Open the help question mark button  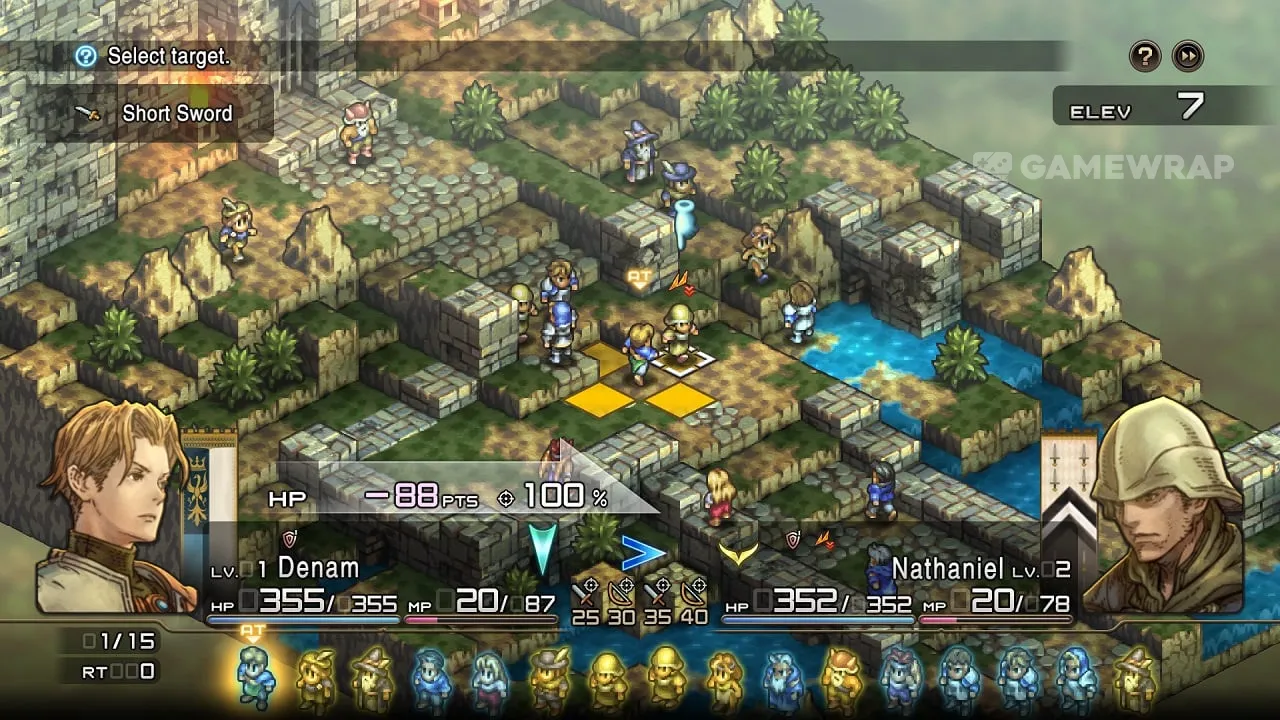1145,56
